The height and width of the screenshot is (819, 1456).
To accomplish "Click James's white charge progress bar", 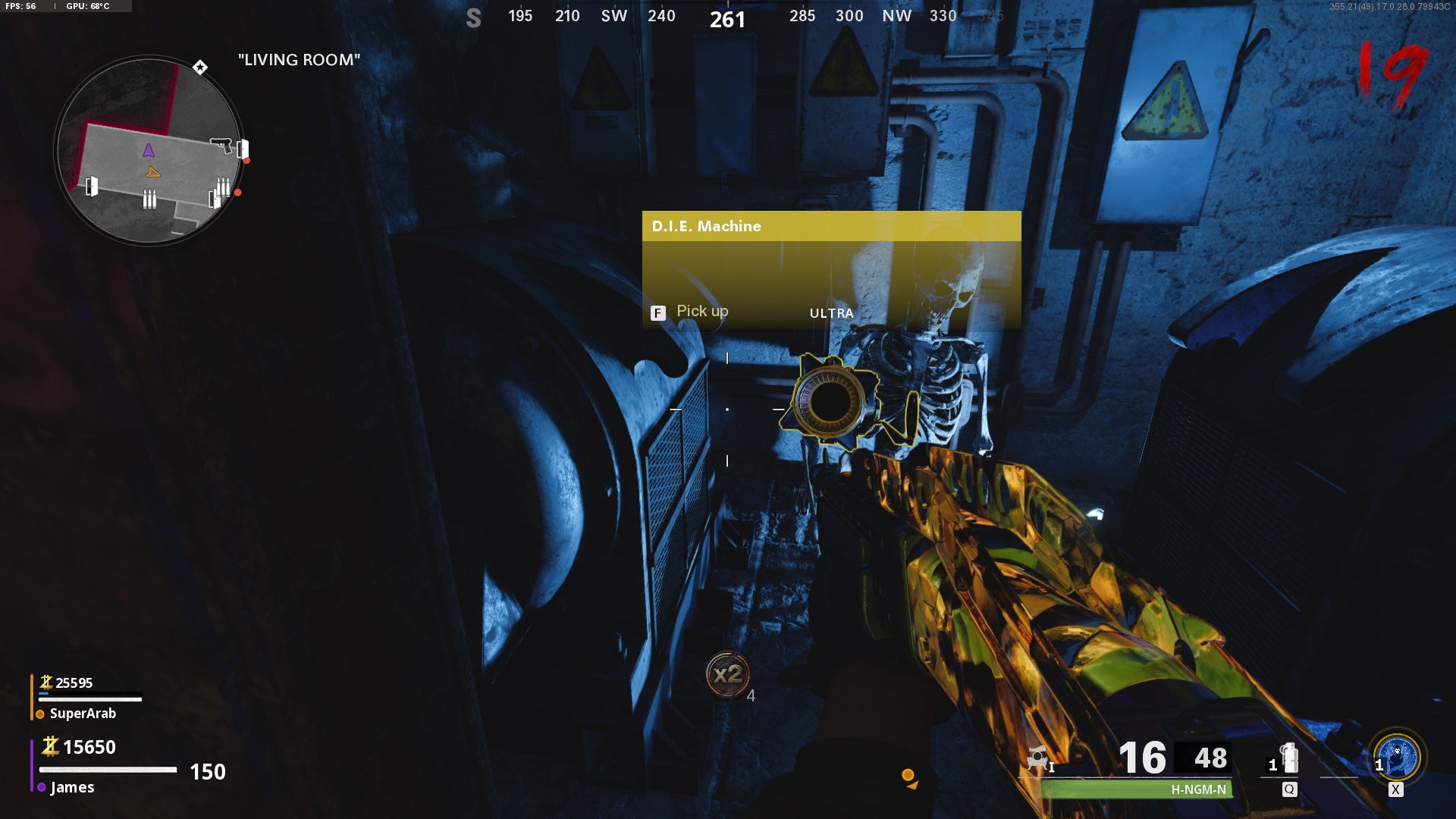I will pyautogui.click(x=108, y=768).
